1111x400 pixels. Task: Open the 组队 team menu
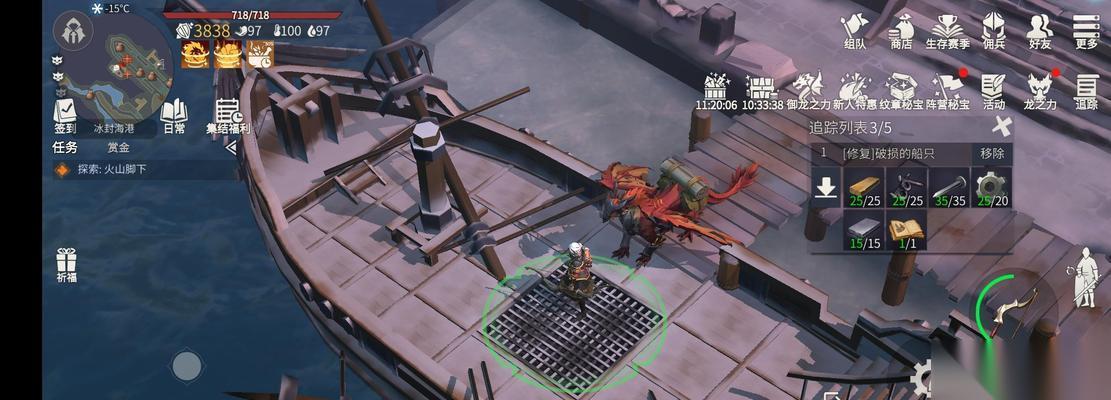point(855,31)
